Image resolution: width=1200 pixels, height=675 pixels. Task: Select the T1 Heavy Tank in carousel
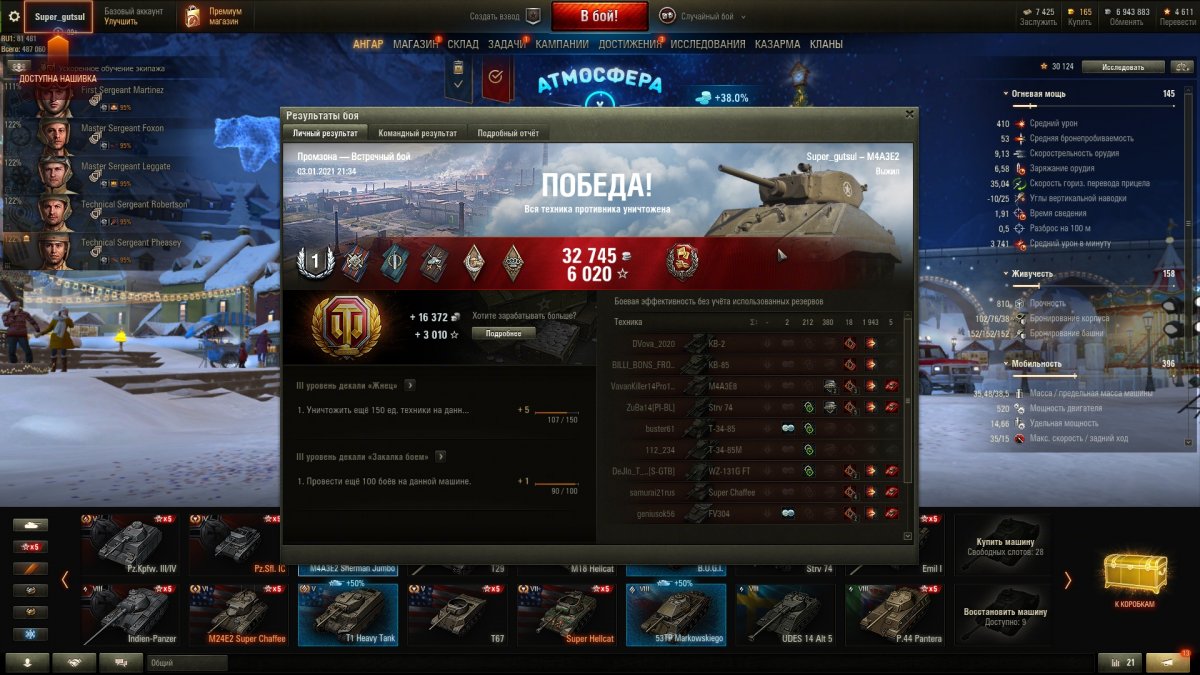pyautogui.click(x=347, y=614)
